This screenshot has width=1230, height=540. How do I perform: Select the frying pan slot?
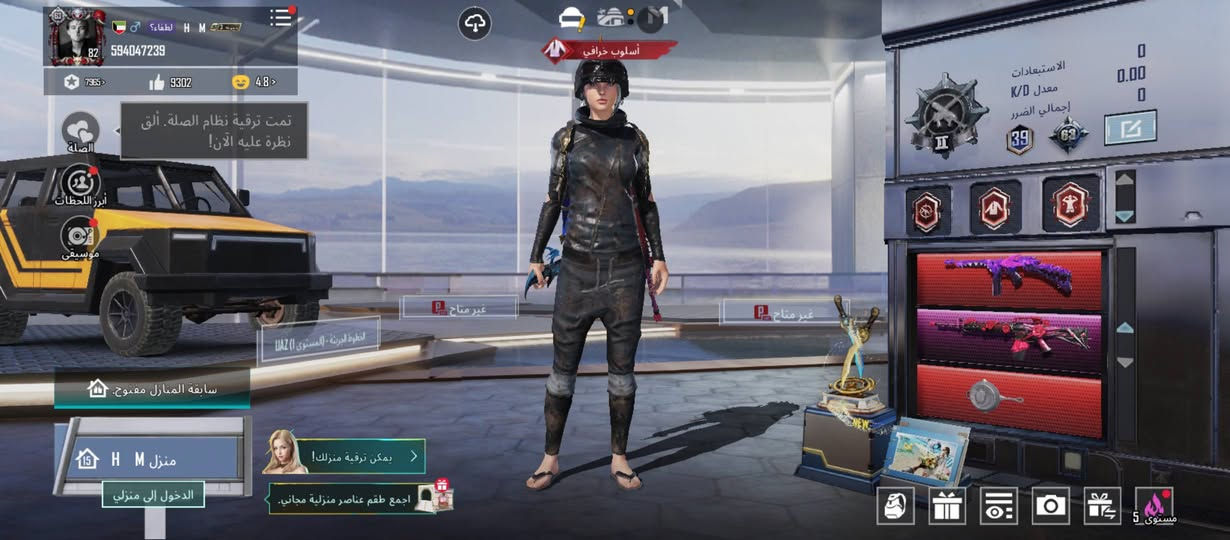(1009, 398)
